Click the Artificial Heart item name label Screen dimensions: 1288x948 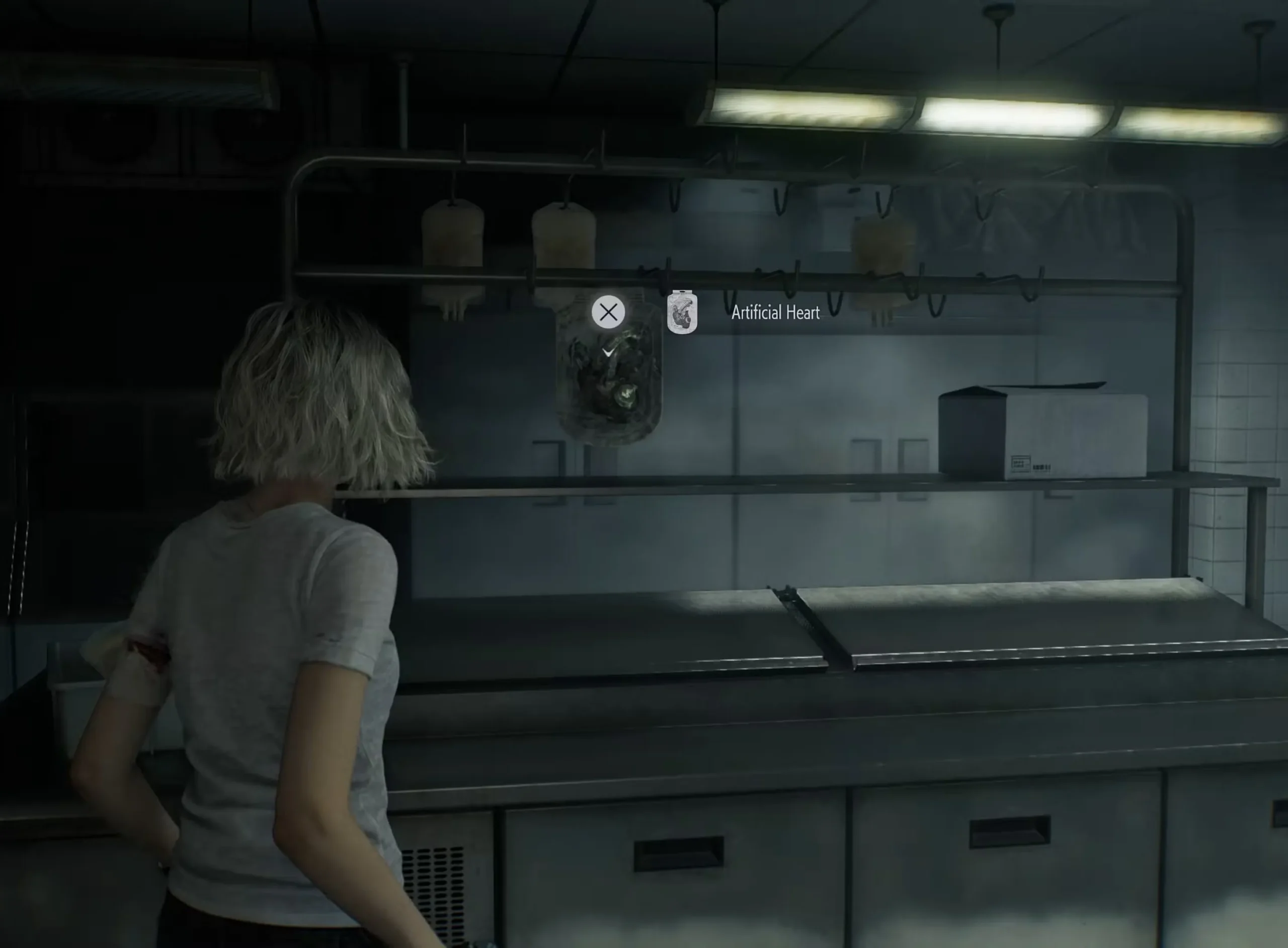(x=776, y=311)
